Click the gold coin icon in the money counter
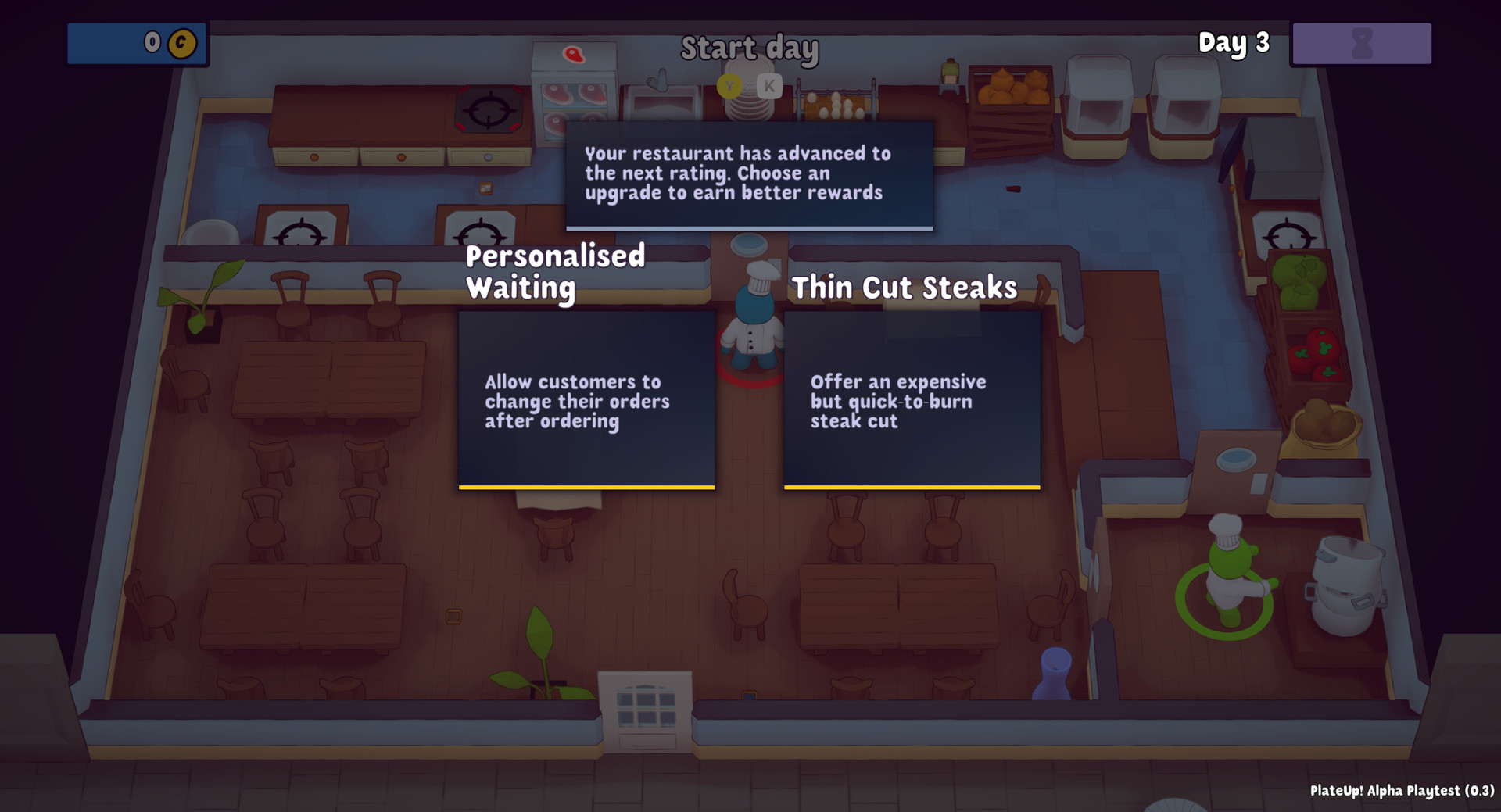The height and width of the screenshot is (812, 1501). pyautogui.click(x=182, y=45)
